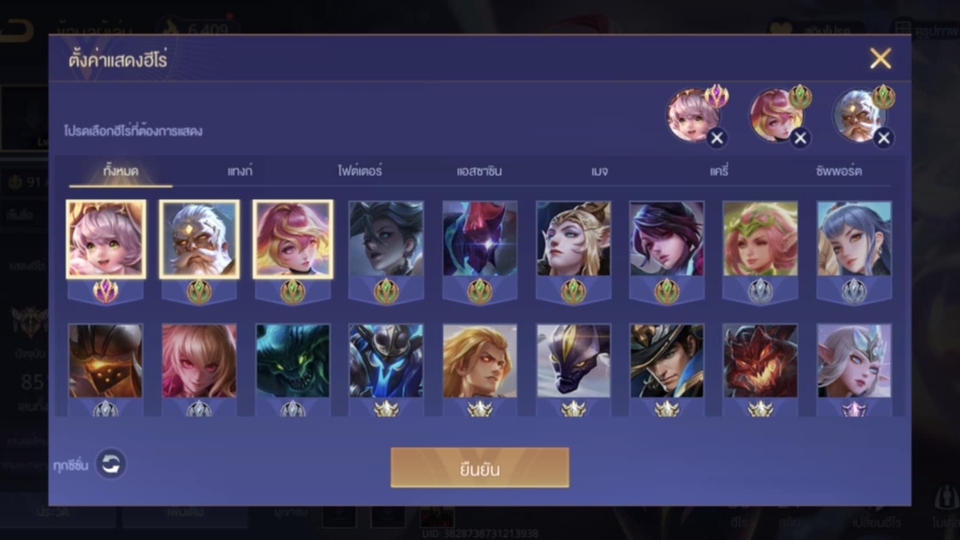Select the blue-haired girl hero portrait
This screenshot has height=540, width=960.
(x=854, y=239)
